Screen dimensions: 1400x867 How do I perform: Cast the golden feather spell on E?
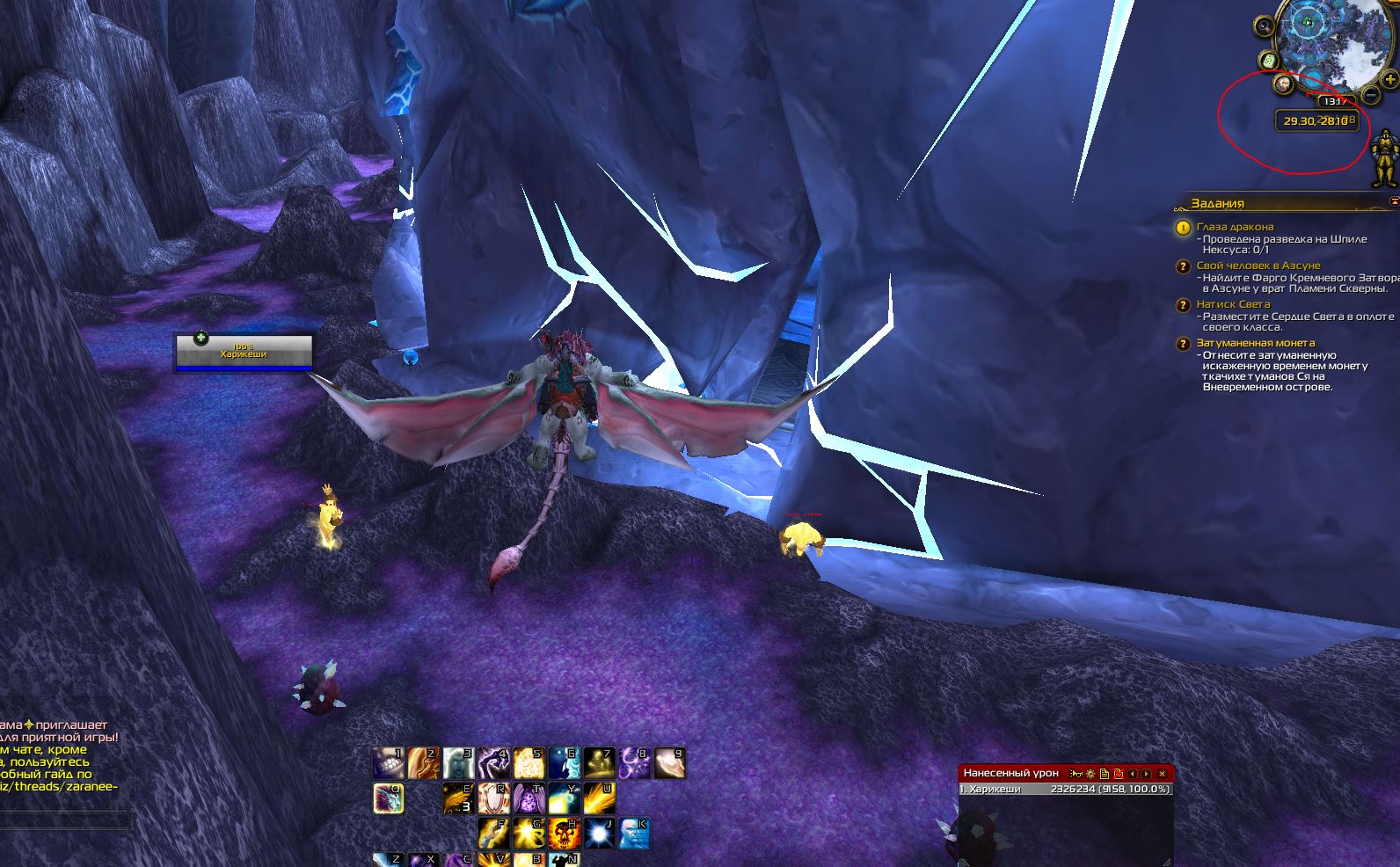(457, 798)
